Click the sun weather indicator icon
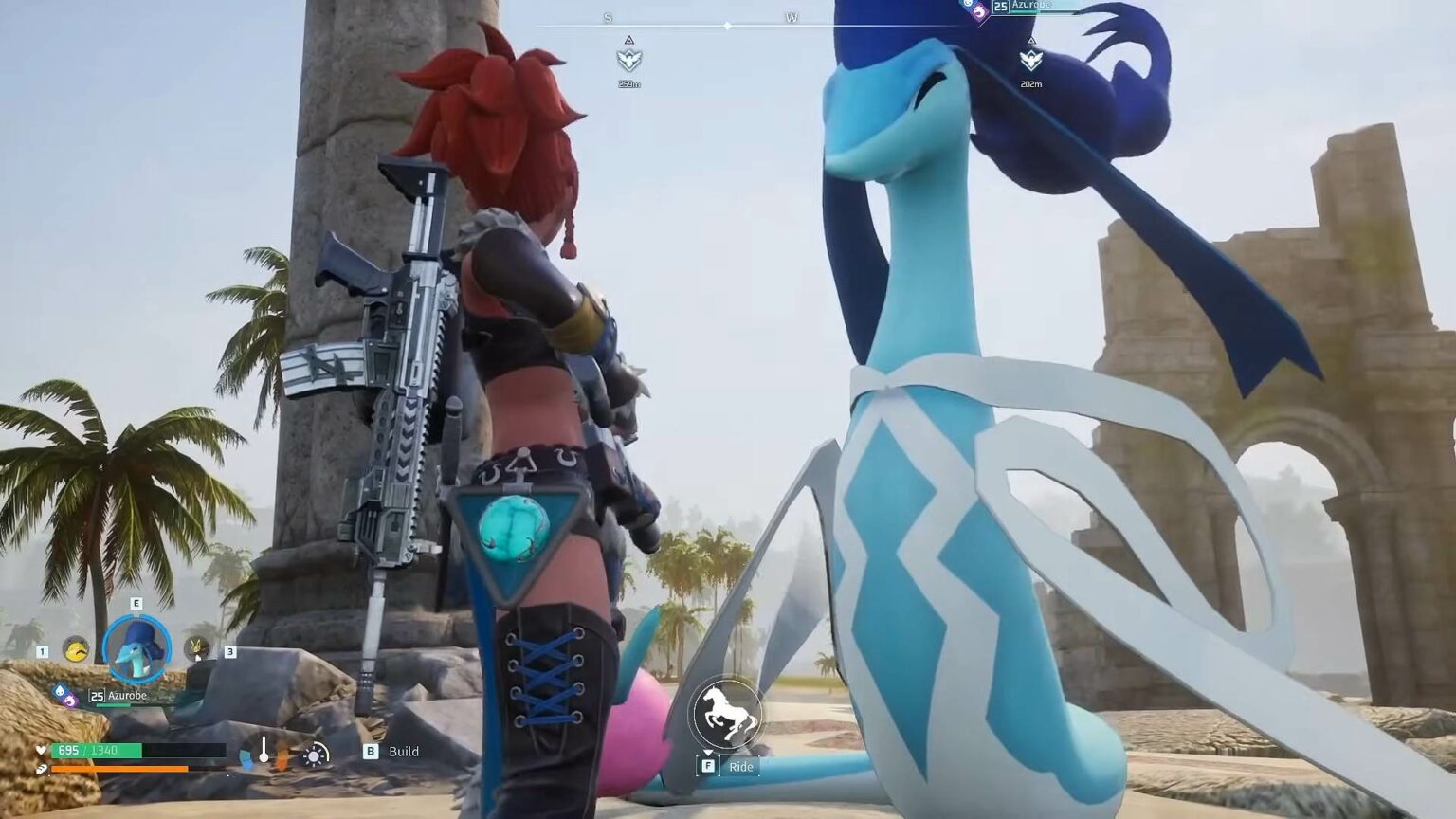This screenshot has height=819, width=1456. (313, 754)
